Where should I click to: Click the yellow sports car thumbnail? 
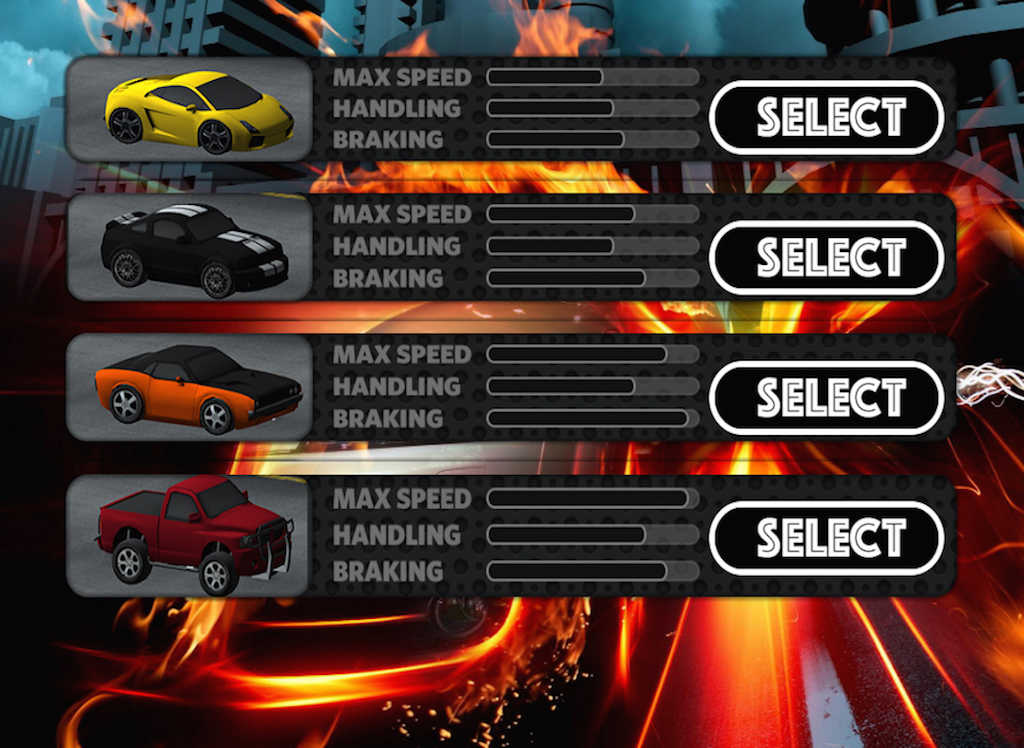point(190,110)
